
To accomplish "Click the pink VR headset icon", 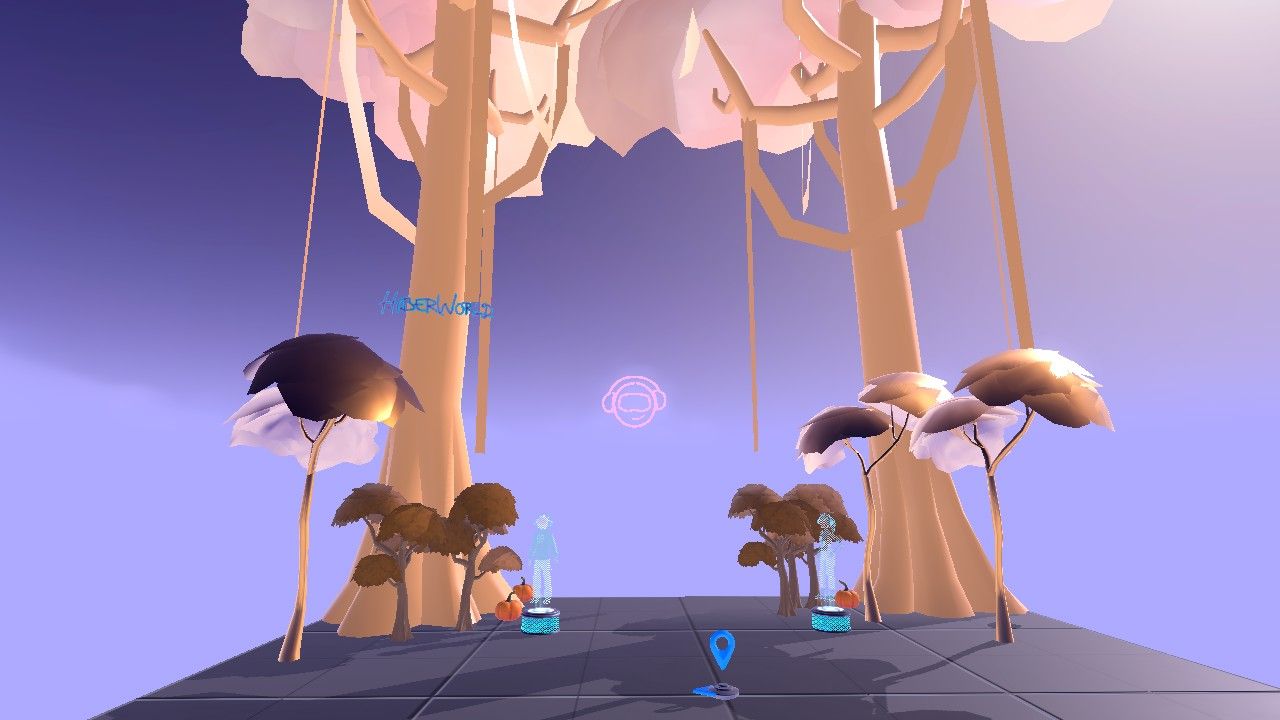I will click(x=634, y=402).
